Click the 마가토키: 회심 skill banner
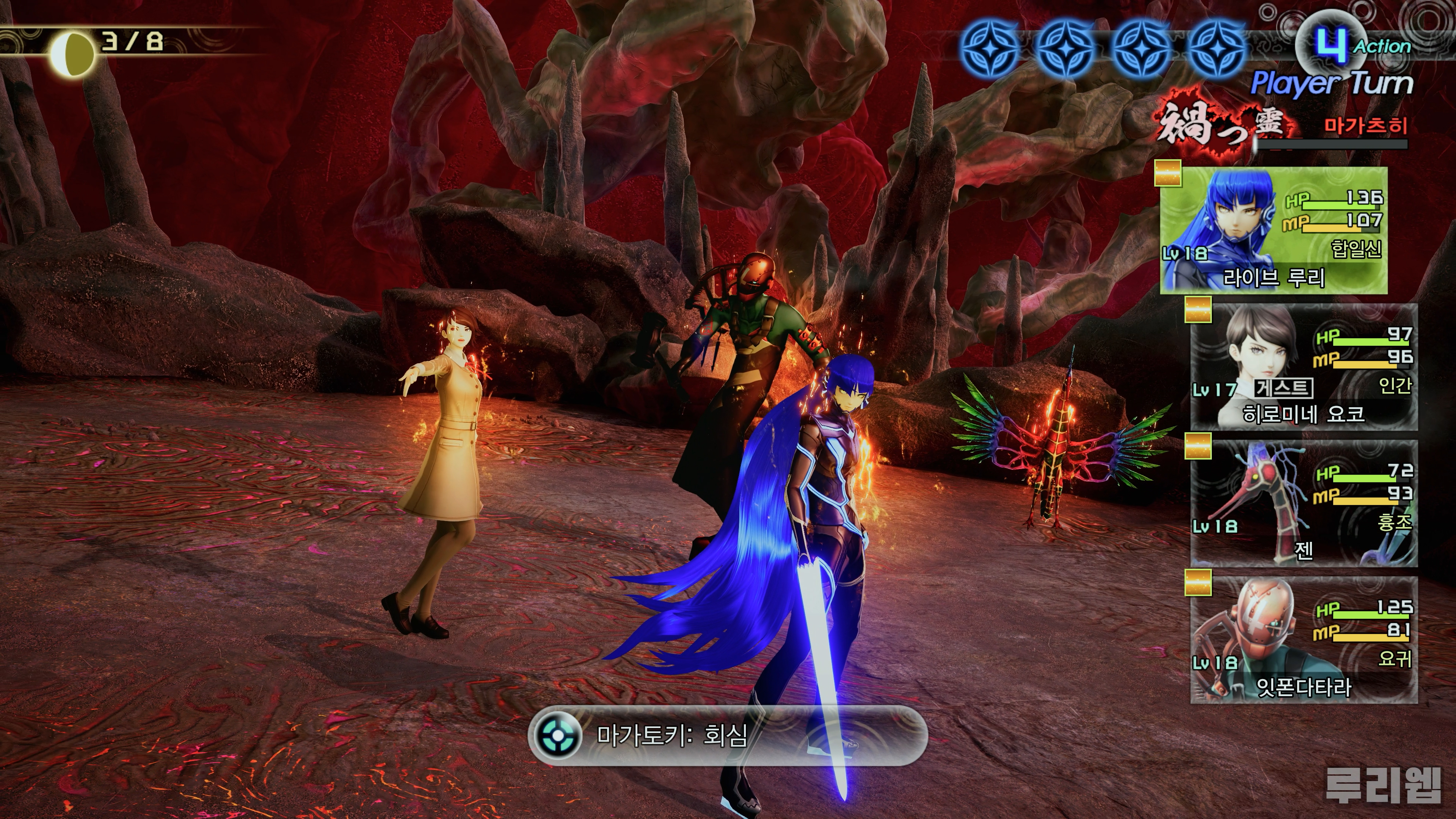Screen dimensions: 1456x819 (728, 736)
